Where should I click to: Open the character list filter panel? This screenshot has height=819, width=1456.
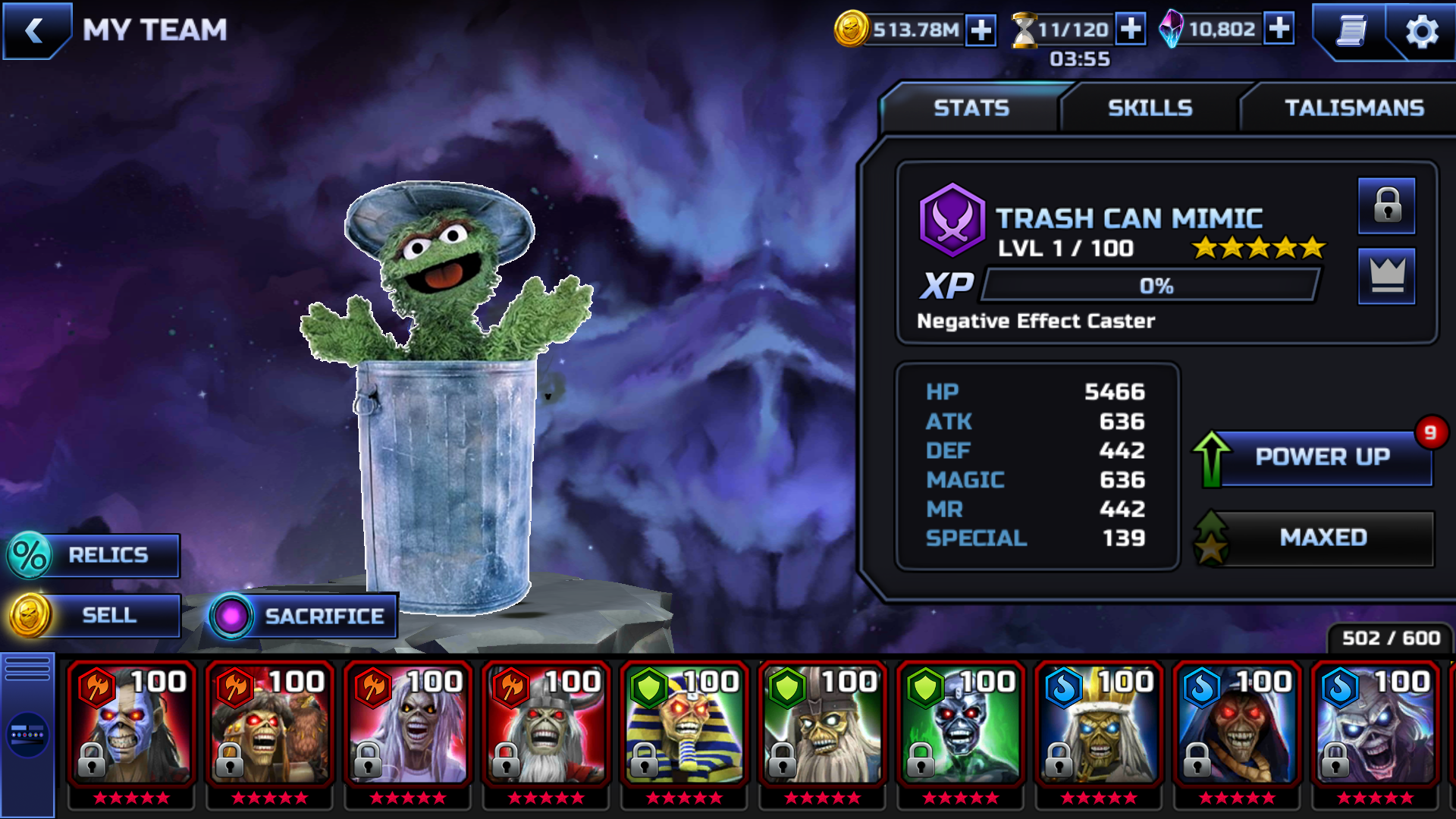27,734
